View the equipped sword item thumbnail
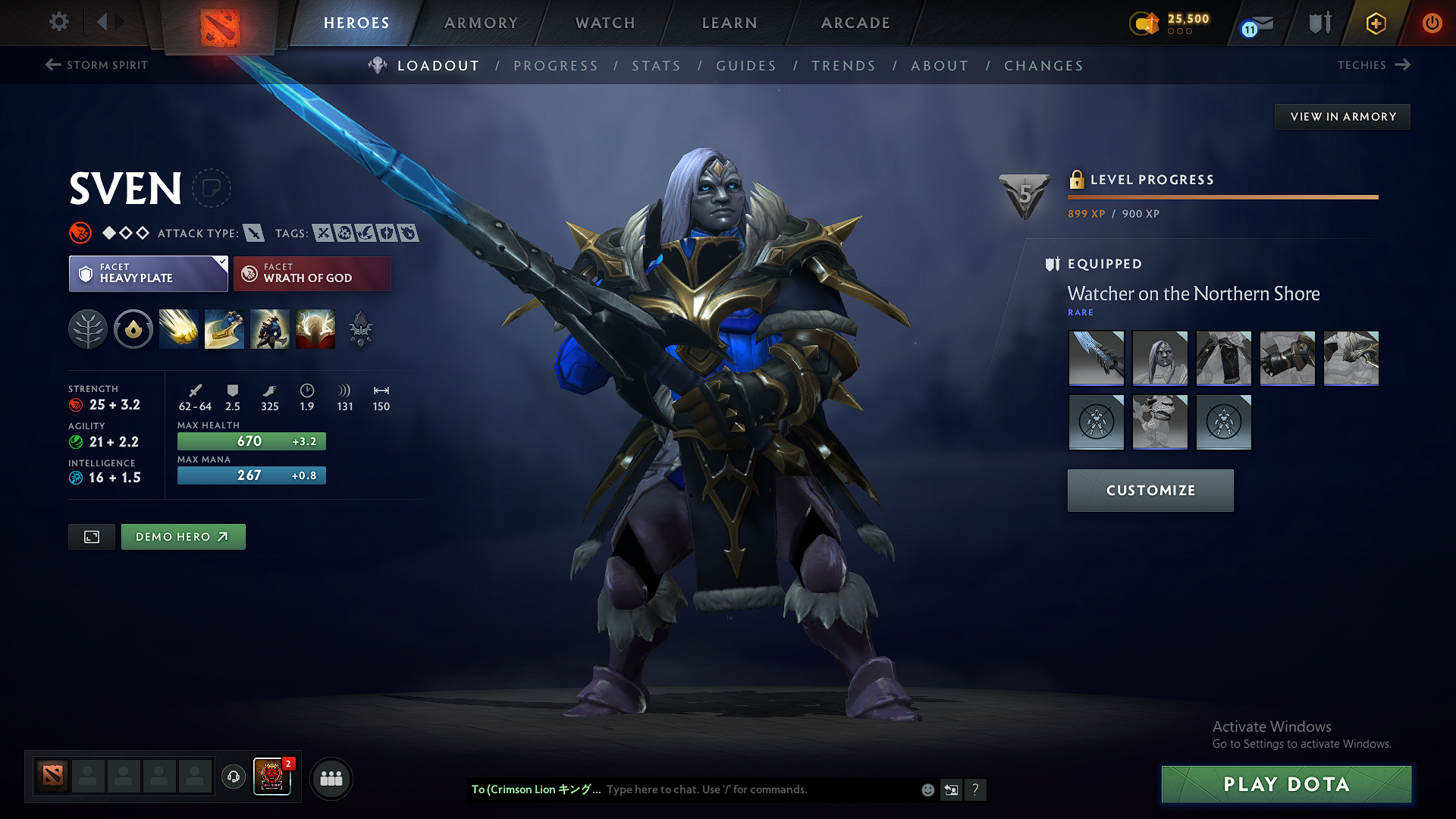 tap(1096, 358)
